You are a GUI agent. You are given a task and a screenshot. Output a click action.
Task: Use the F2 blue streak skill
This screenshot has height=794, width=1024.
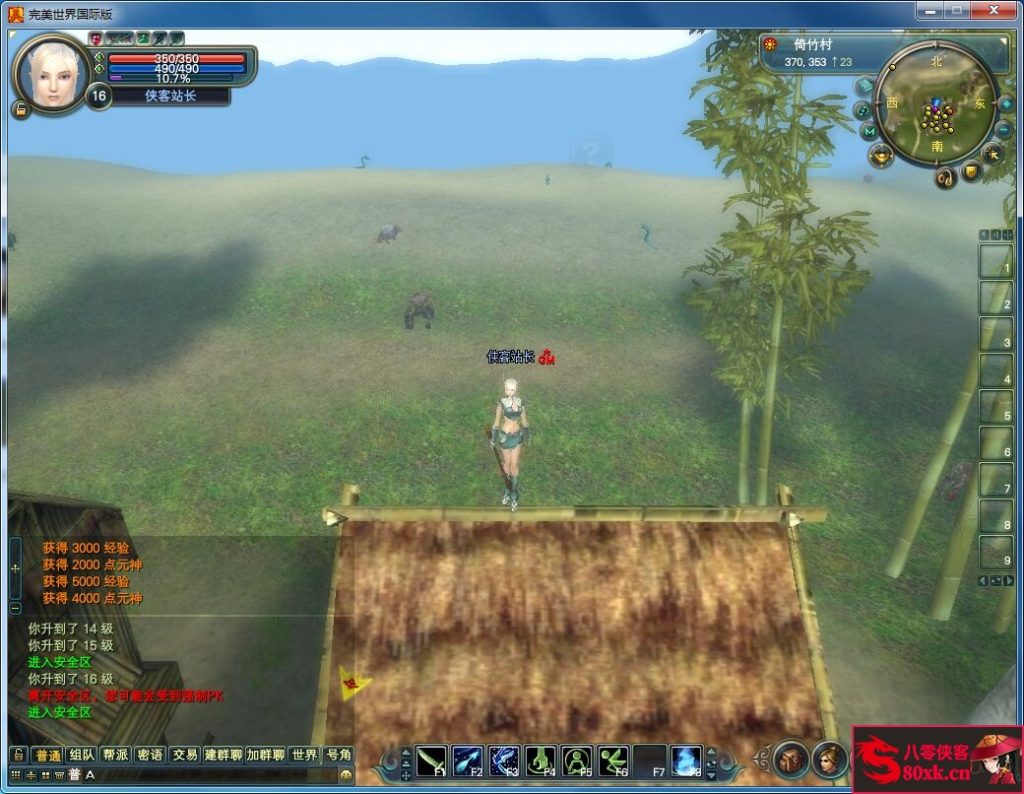pos(468,760)
